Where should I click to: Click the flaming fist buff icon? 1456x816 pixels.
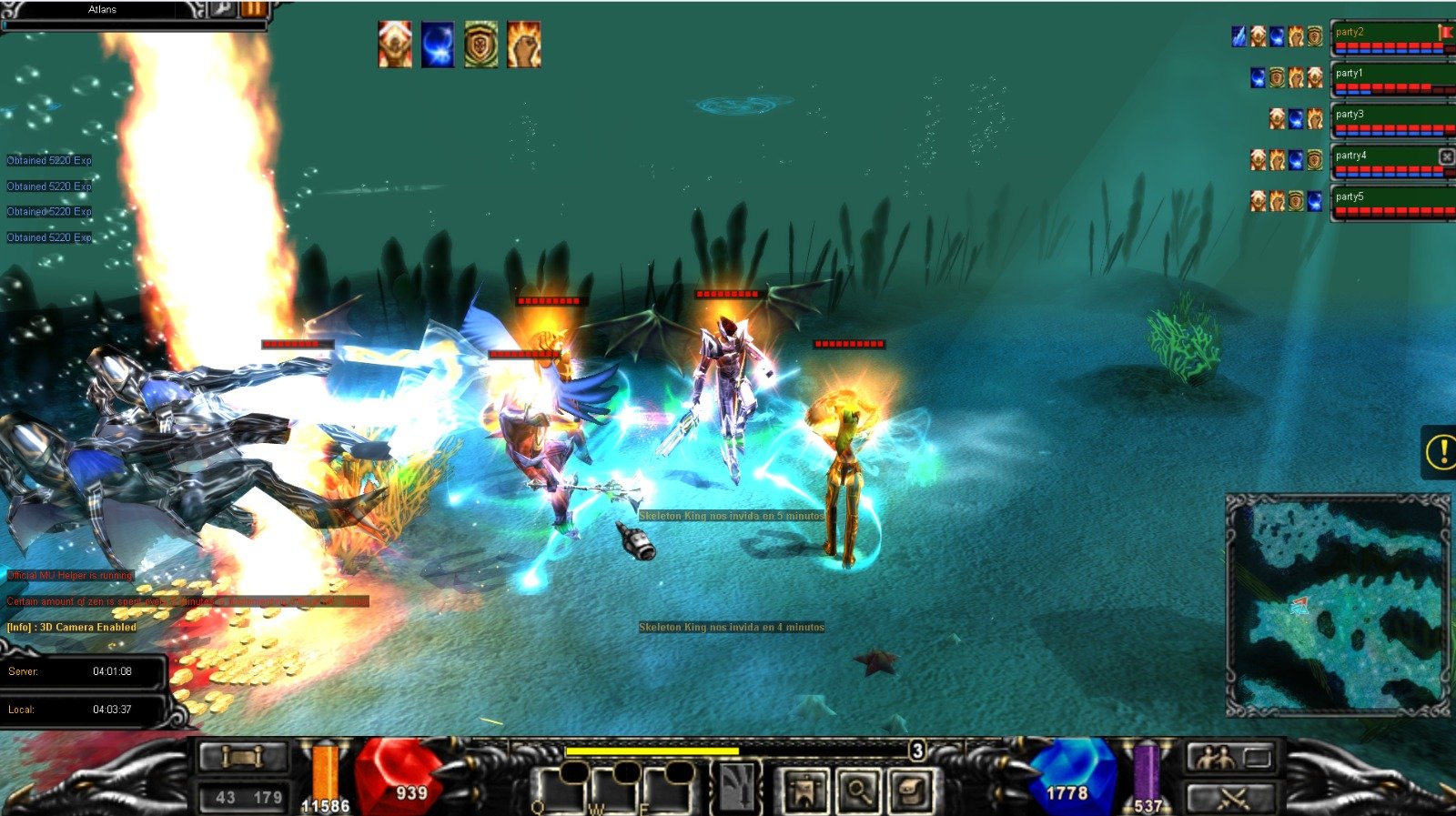click(524, 45)
